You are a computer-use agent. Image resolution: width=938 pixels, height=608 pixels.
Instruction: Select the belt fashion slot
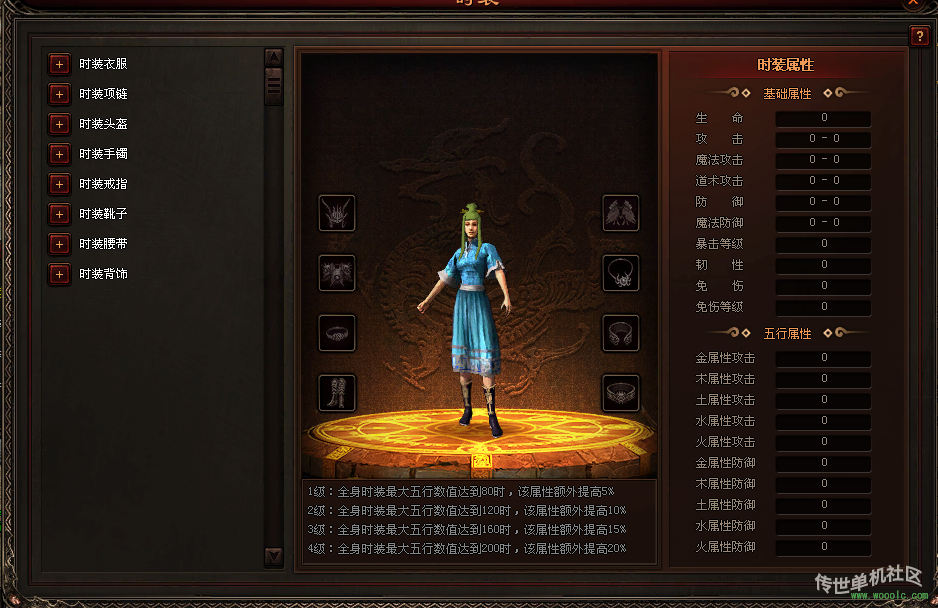[x=621, y=393]
